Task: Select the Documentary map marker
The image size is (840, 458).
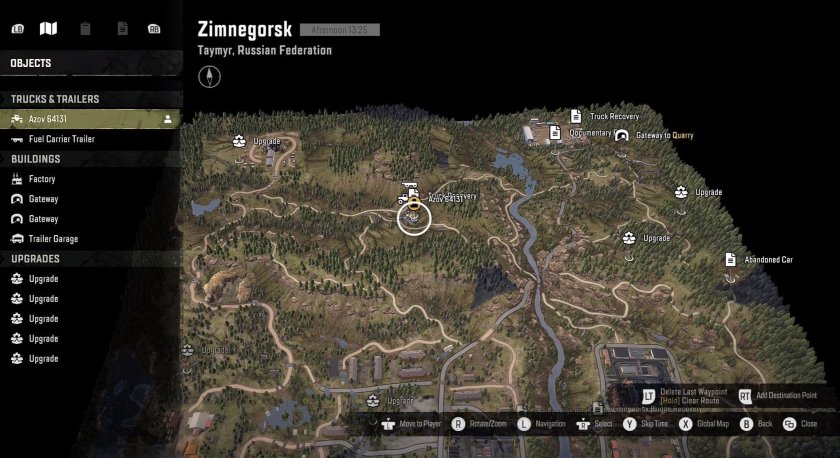Action: coord(555,132)
